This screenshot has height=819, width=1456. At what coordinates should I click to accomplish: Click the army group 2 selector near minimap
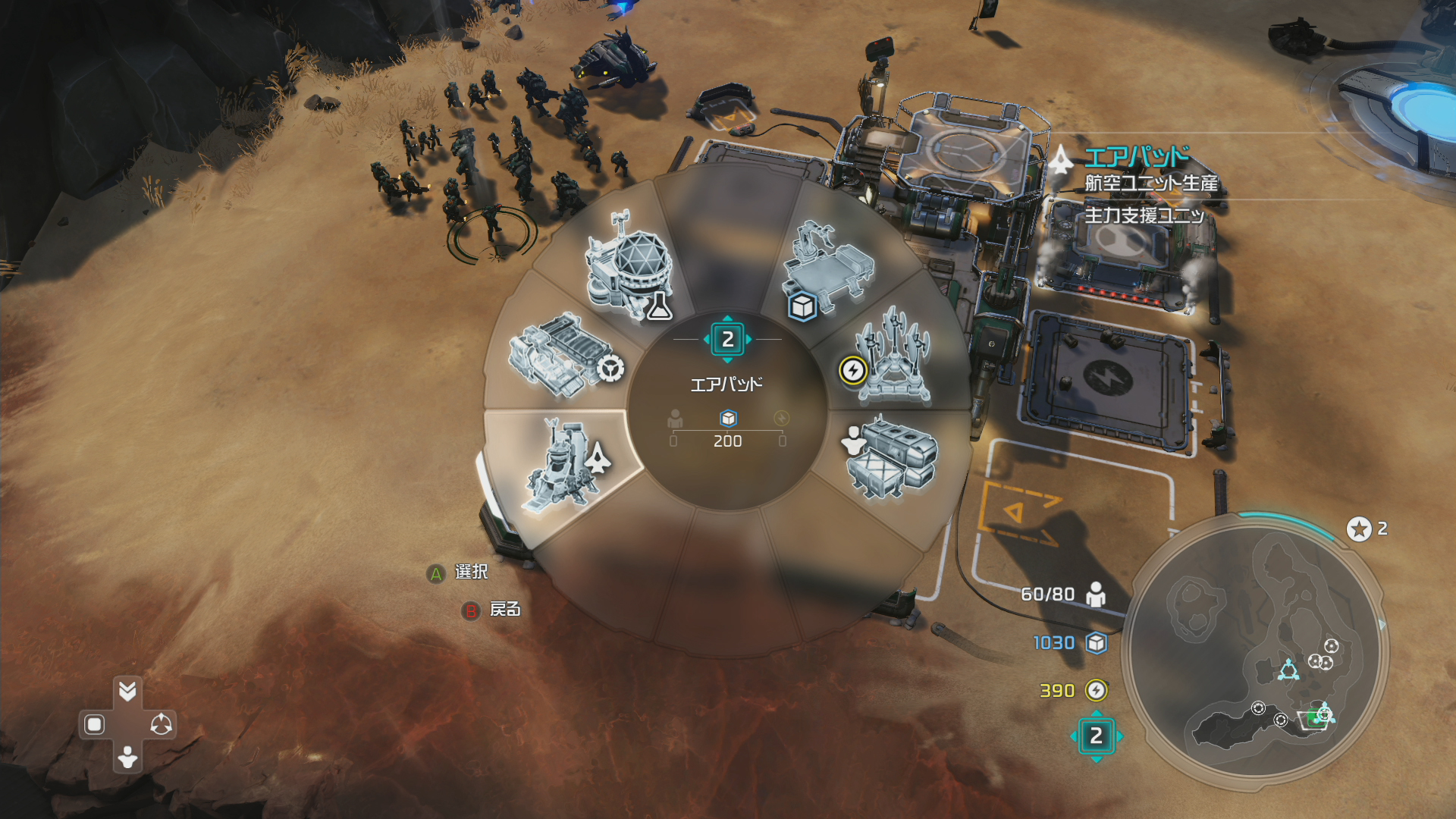(x=1096, y=736)
